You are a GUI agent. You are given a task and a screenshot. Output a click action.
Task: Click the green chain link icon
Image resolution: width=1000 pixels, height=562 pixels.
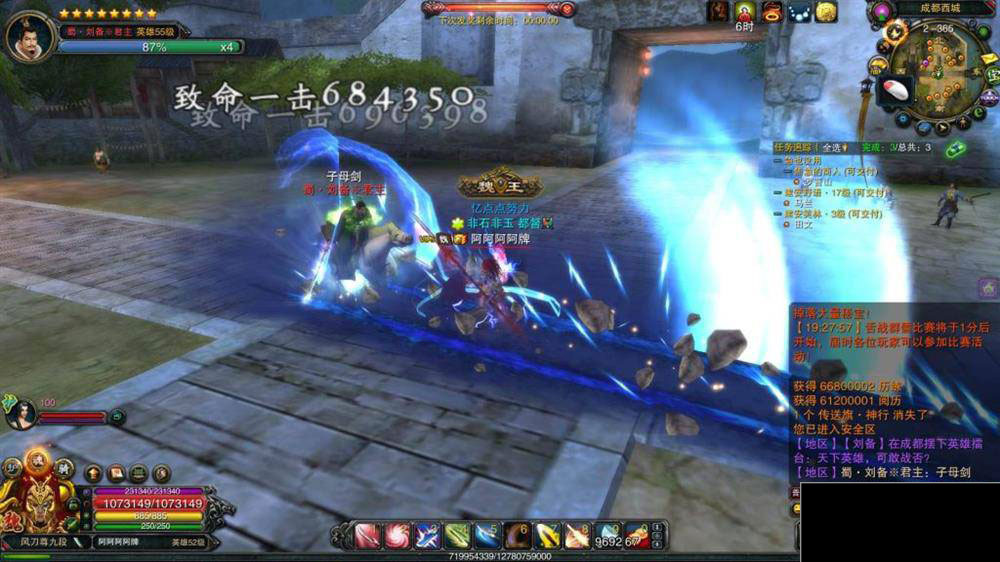pyautogui.click(x=957, y=149)
